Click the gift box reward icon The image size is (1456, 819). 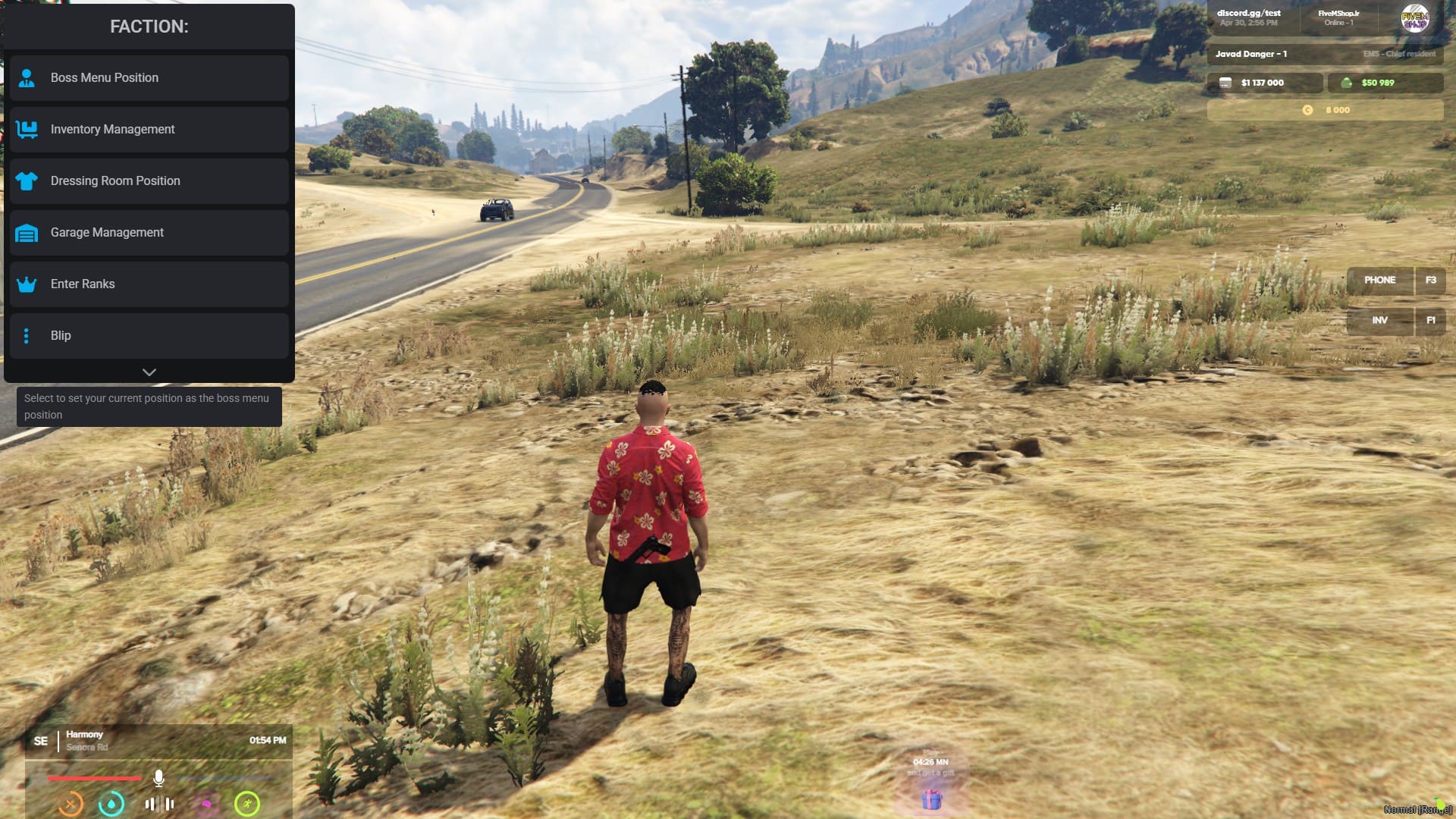(931, 799)
